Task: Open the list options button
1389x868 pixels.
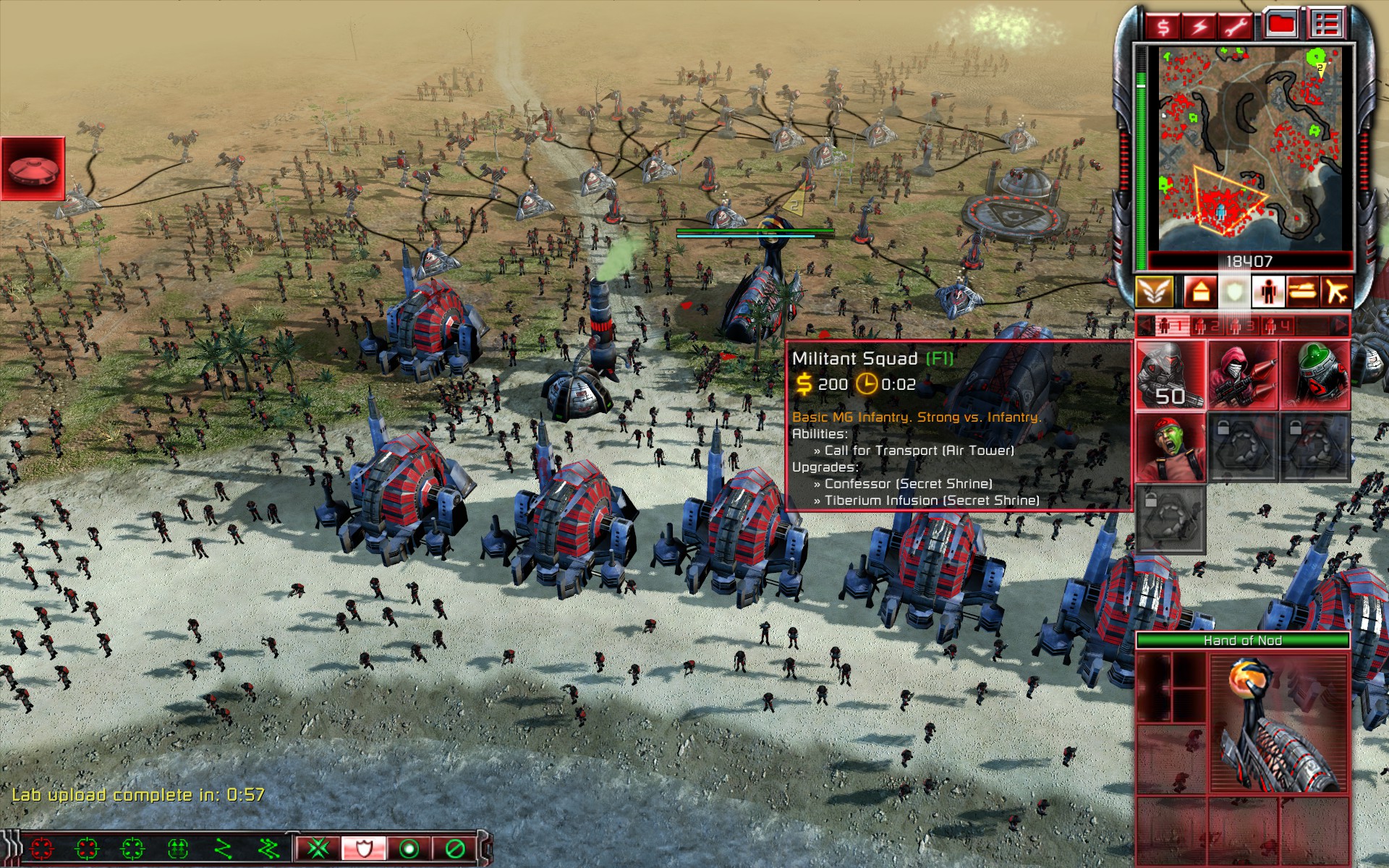Action: pos(1325,25)
